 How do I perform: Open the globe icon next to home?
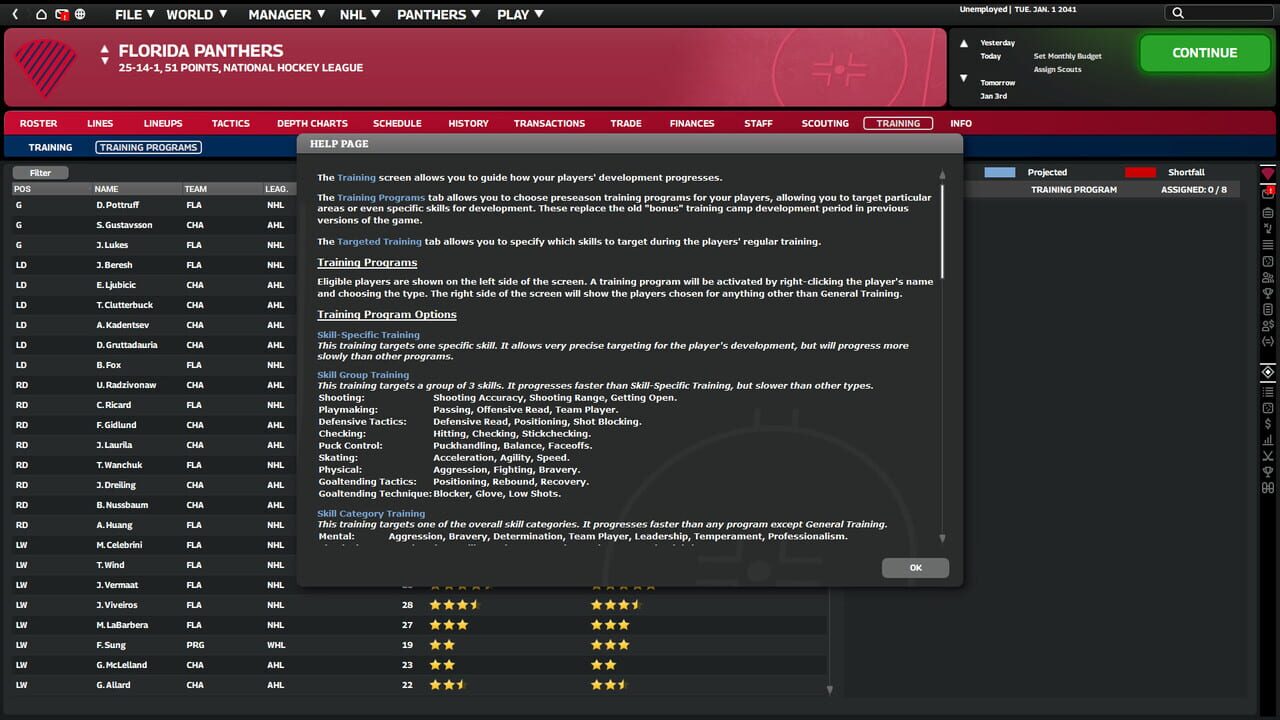click(79, 14)
